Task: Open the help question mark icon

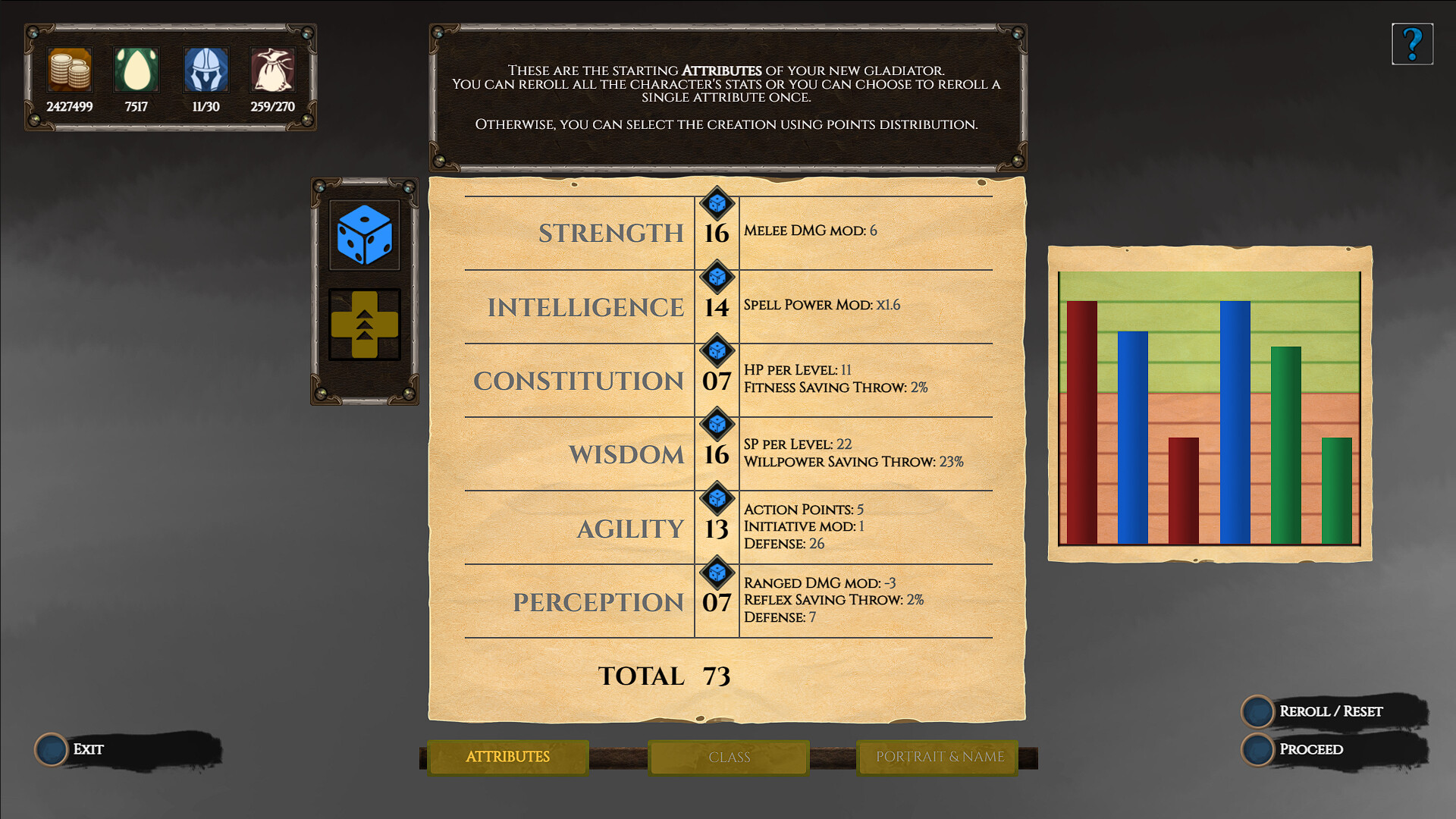Action: [x=1412, y=43]
